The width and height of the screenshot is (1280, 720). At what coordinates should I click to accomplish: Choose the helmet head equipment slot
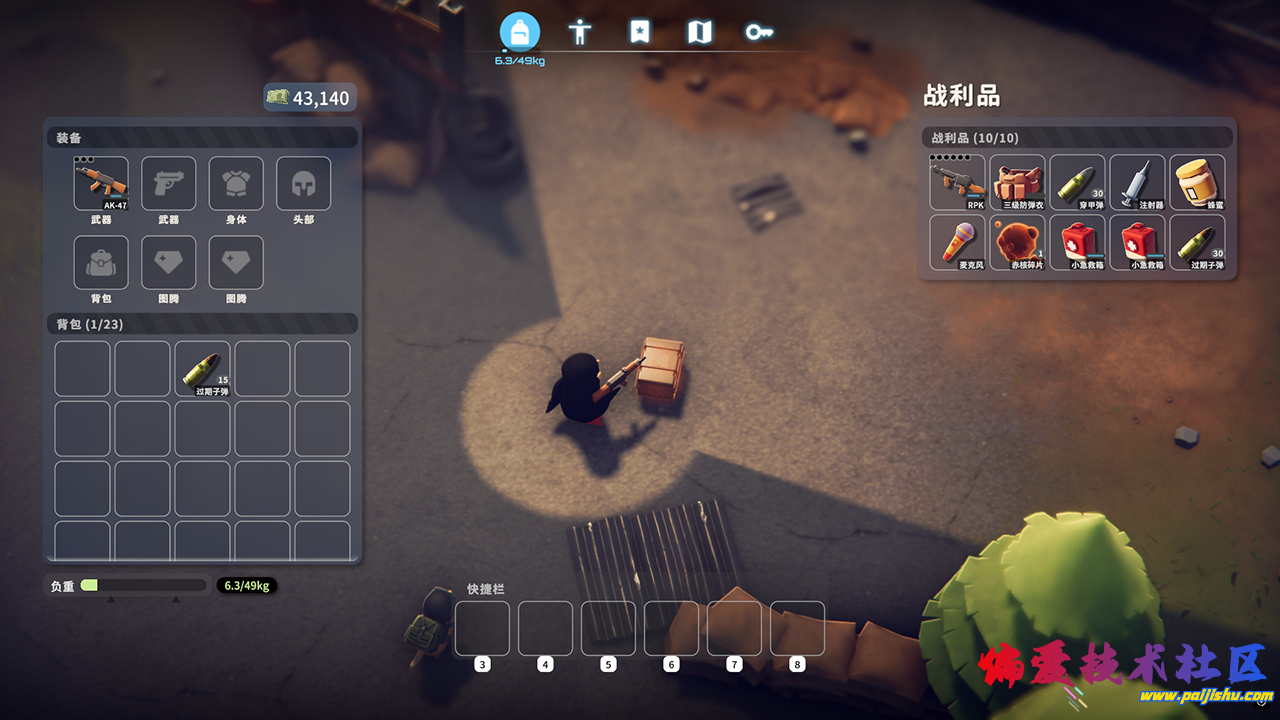(x=303, y=183)
